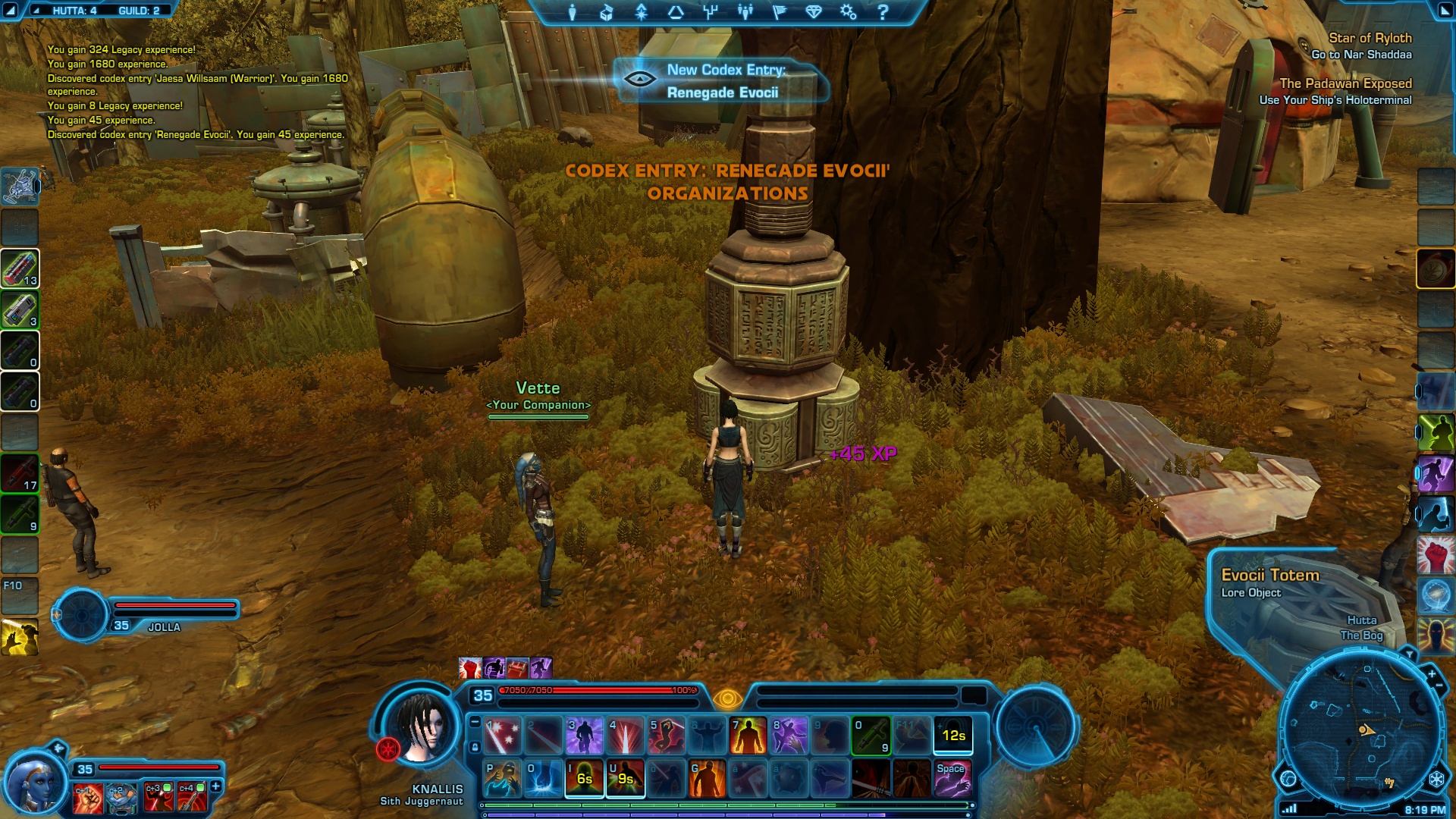Zoom out the minimap with minus button

(x=1439, y=686)
